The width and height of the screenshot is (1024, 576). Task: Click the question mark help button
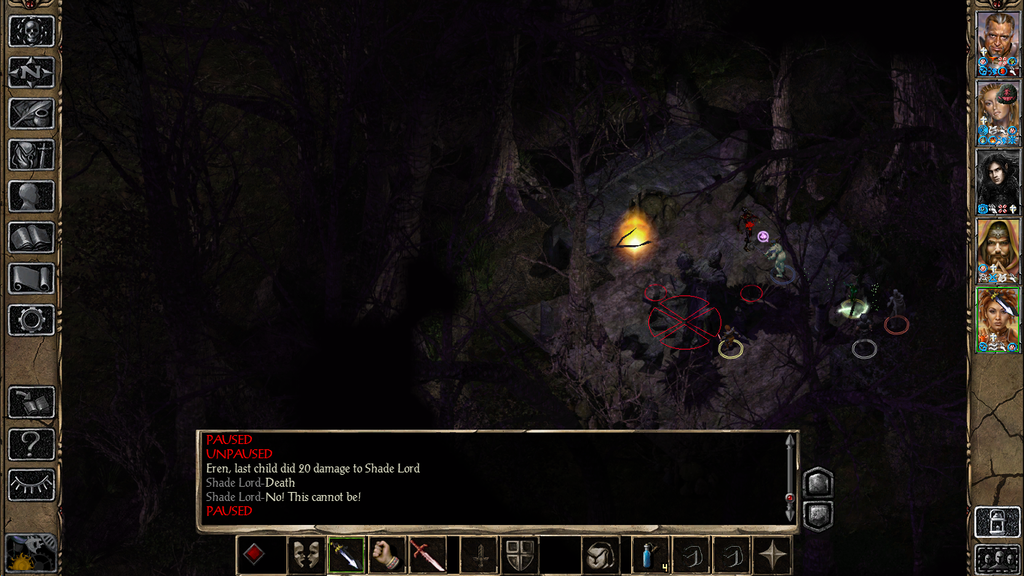tap(31, 443)
